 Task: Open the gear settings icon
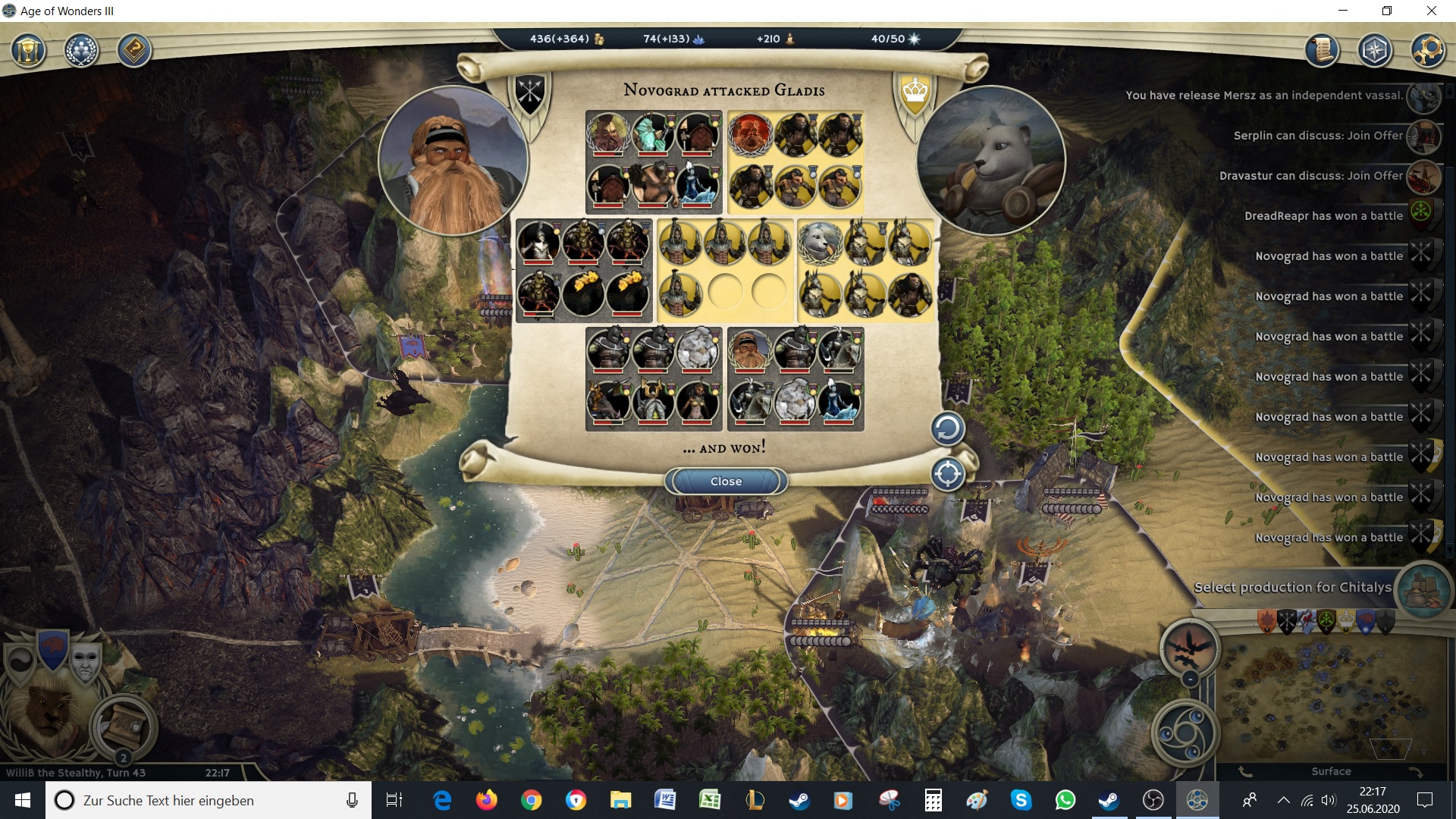pos(1427,51)
